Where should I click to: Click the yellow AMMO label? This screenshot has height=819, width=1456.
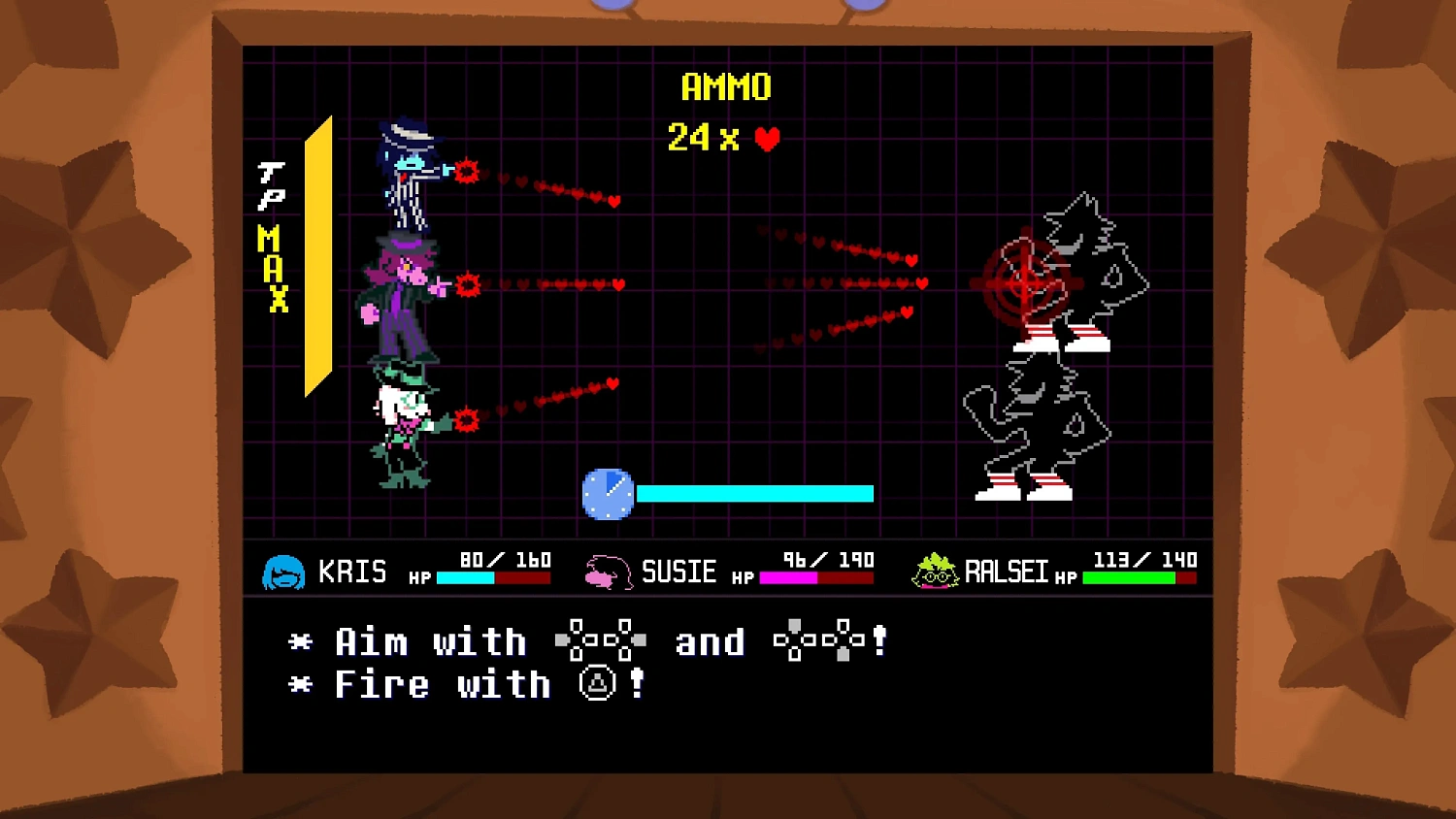725,87
